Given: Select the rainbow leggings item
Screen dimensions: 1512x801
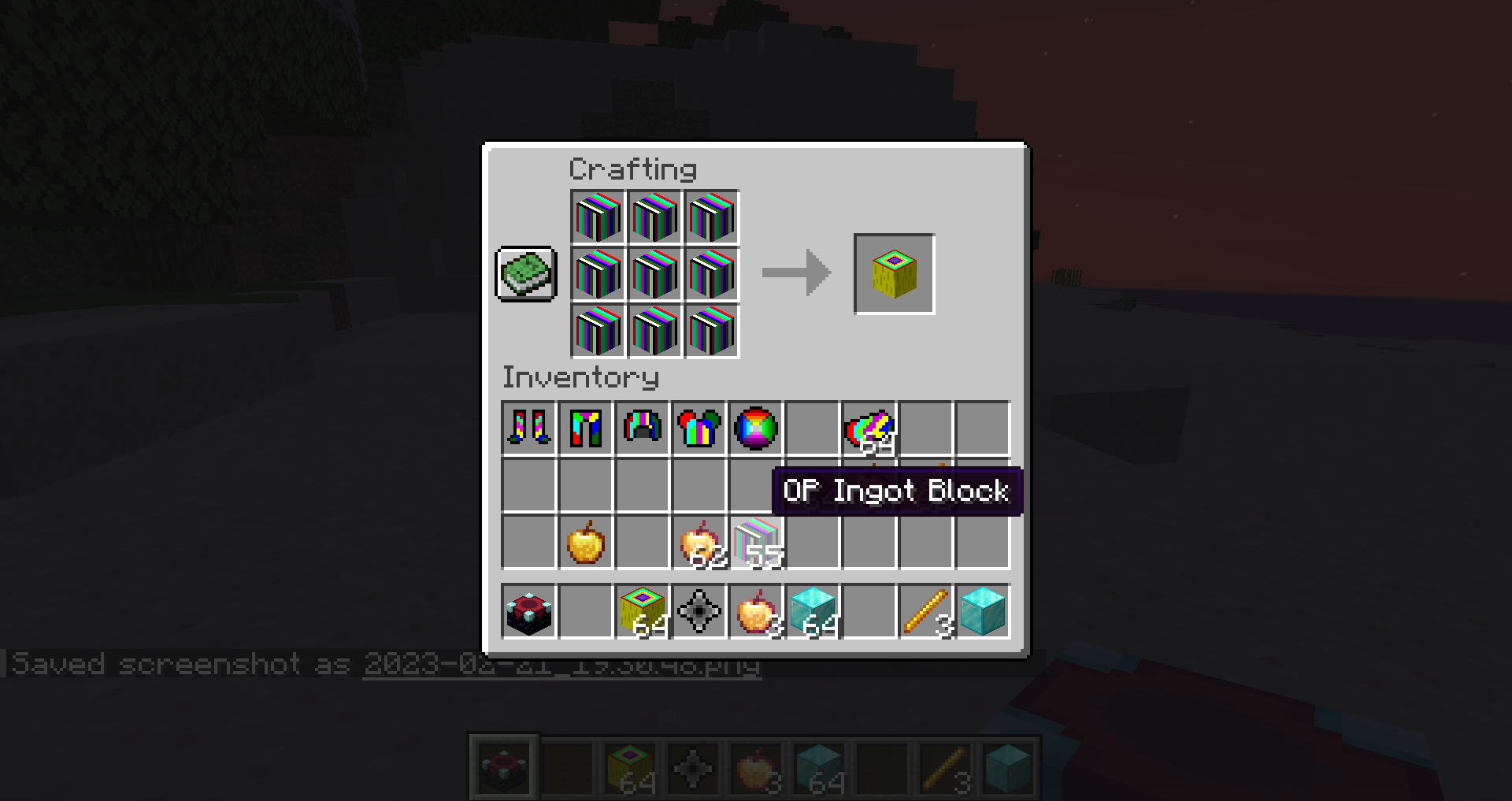Looking at the screenshot, I should click(584, 428).
